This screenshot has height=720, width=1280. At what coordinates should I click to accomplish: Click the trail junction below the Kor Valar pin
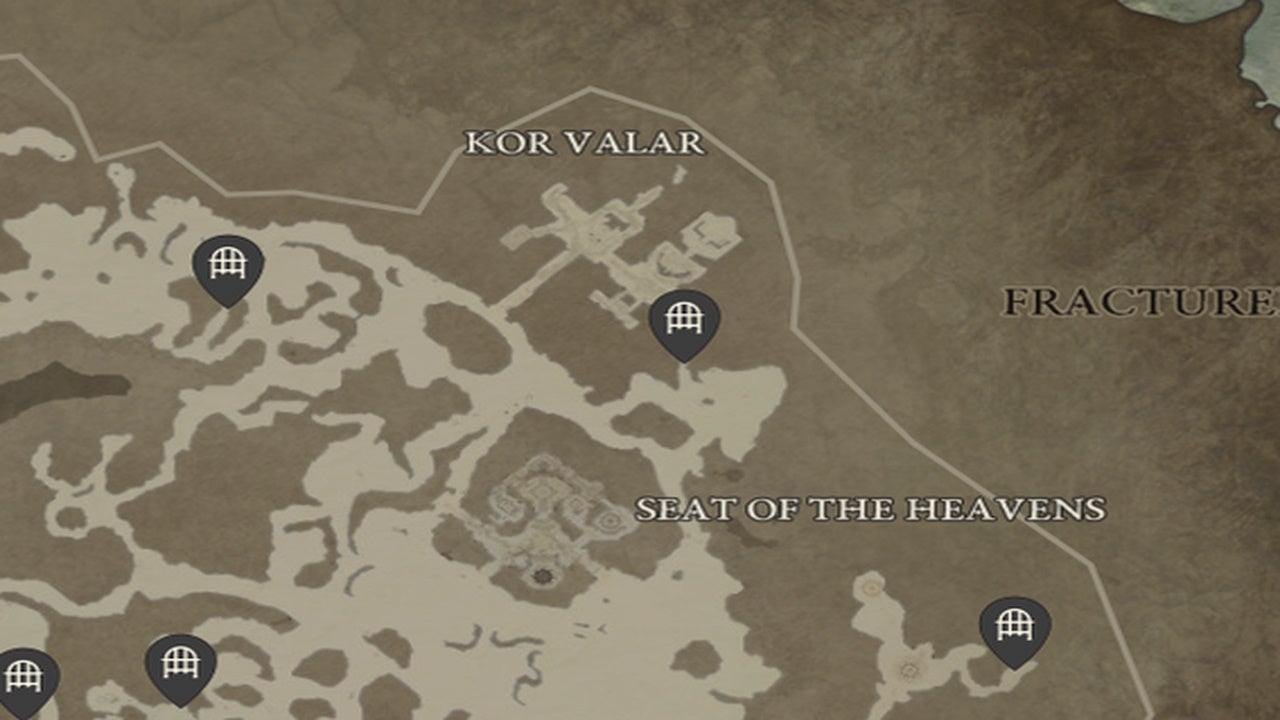click(690, 390)
